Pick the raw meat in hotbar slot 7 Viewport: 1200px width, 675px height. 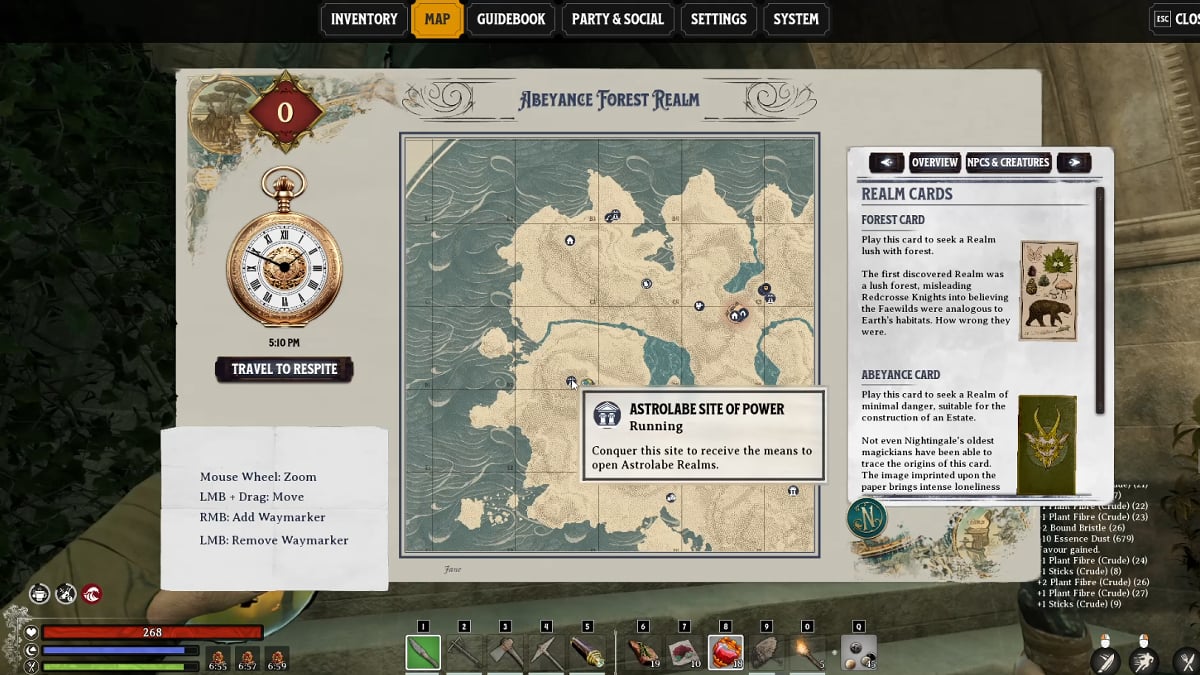tap(684, 652)
